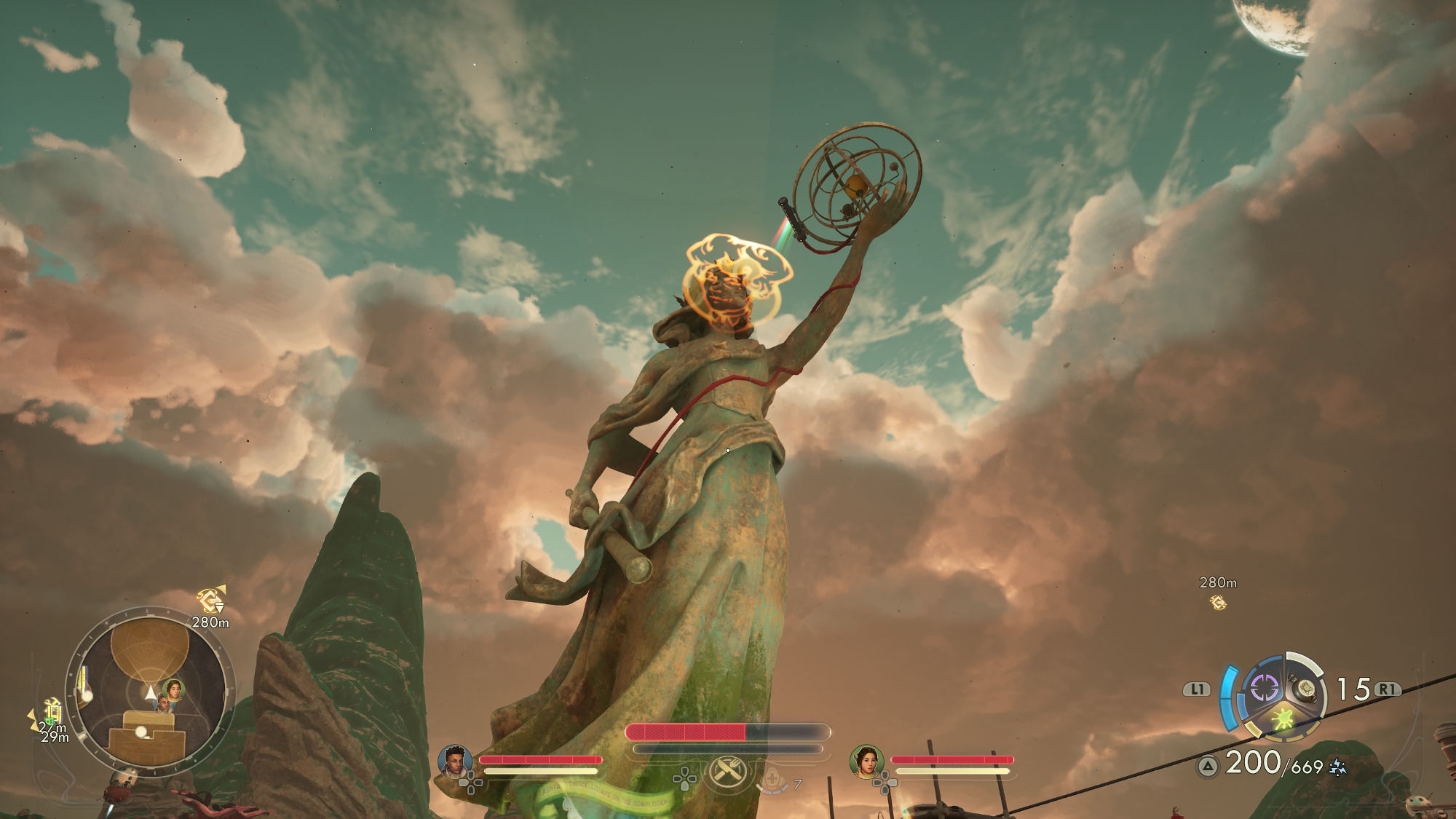Viewport: 1456px width, 819px height.
Task: Select the 280m quest marker above the minimap
Action: pyautogui.click(x=211, y=601)
